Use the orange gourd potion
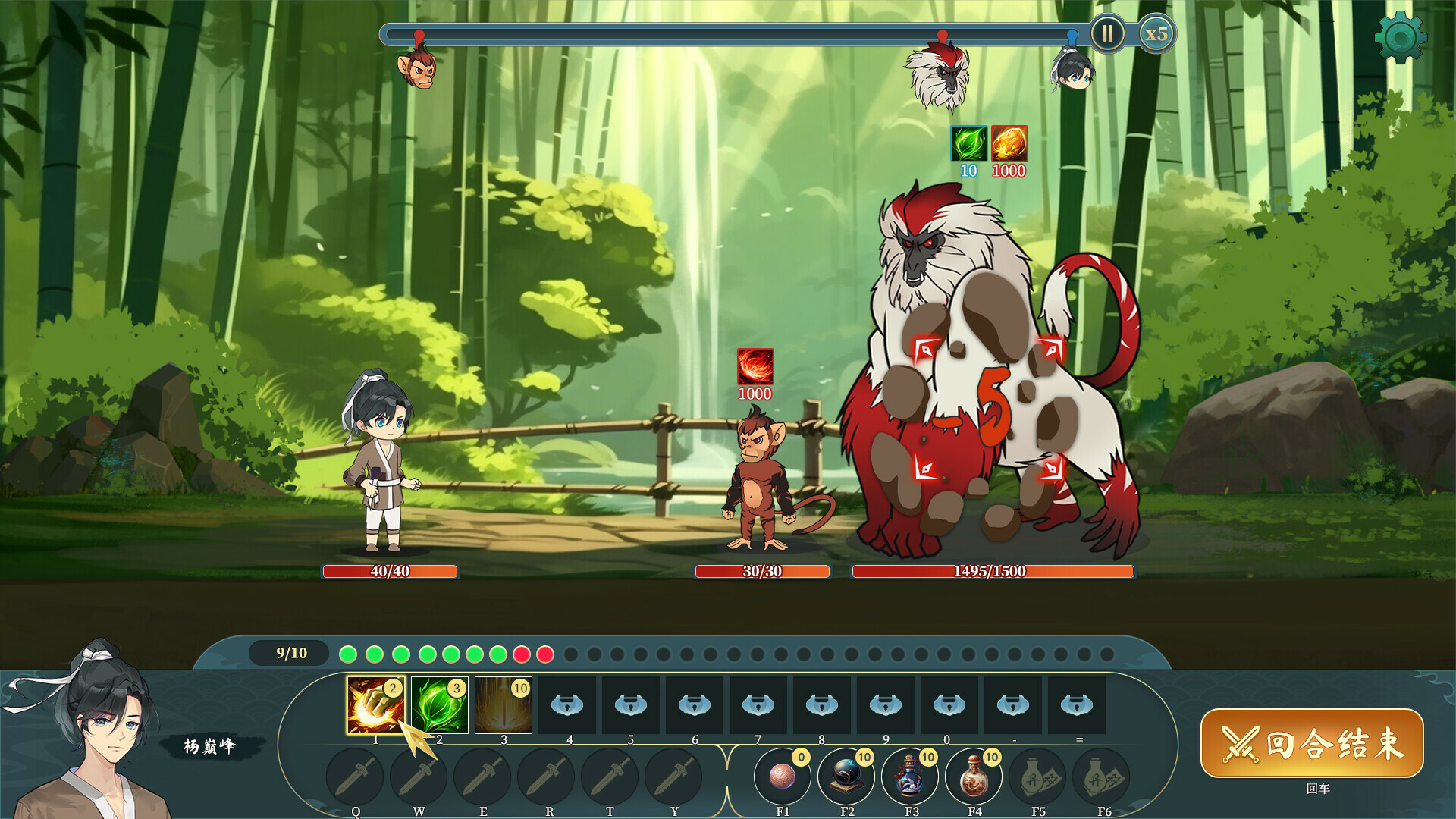The image size is (1456, 819). coord(974,777)
